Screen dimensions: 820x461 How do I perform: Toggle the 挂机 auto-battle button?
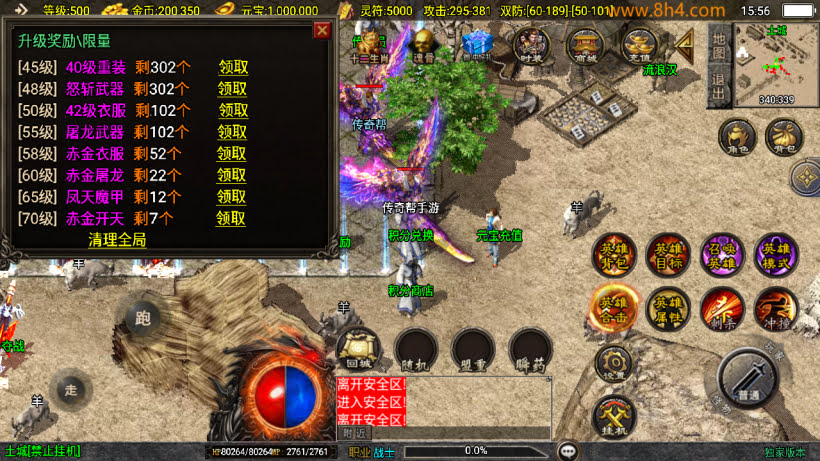pos(612,416)
